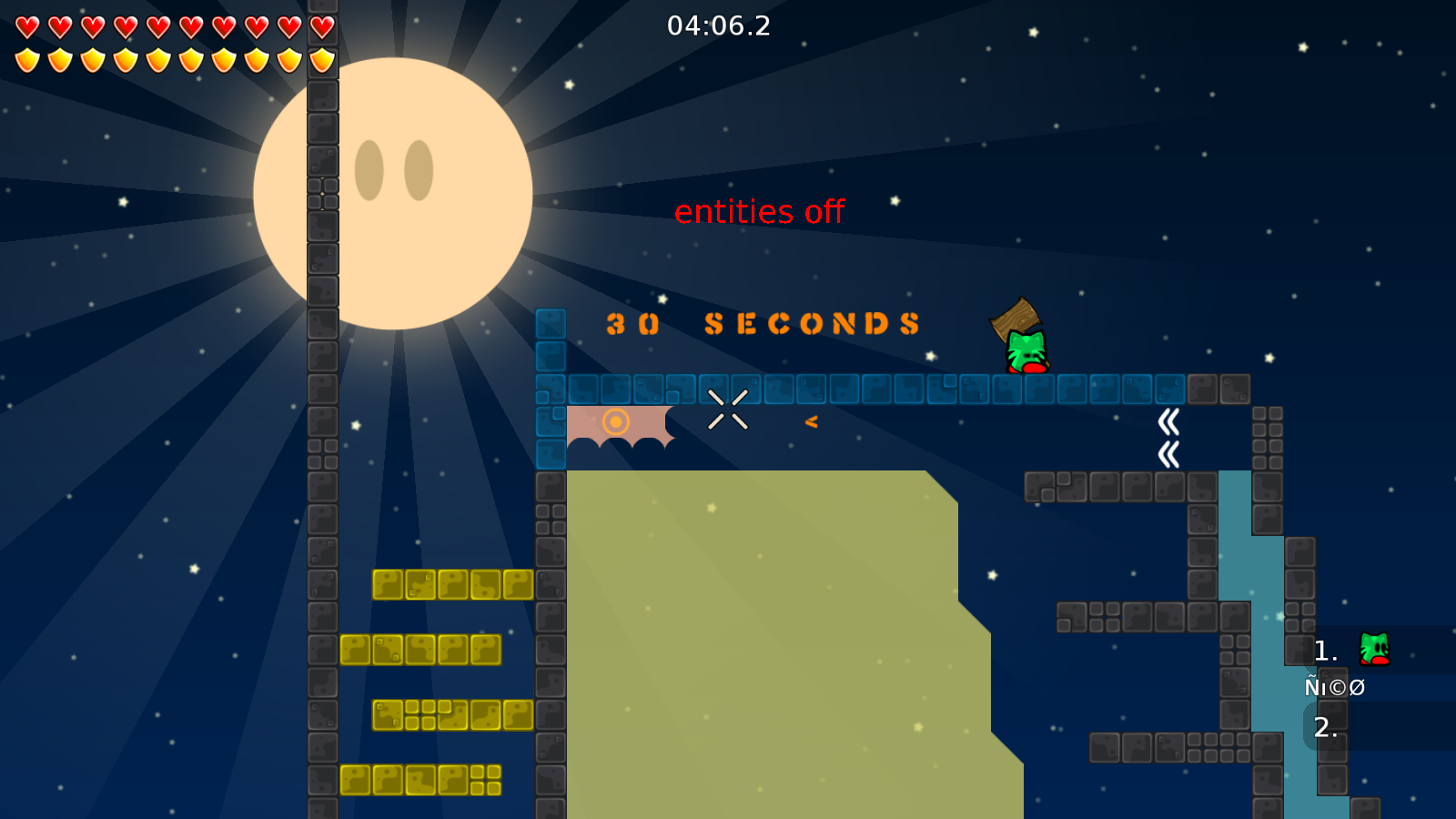The image size is (1456, 819).
Task: Select the rank 1 leaderboard entry
Action: (1324, 650)
